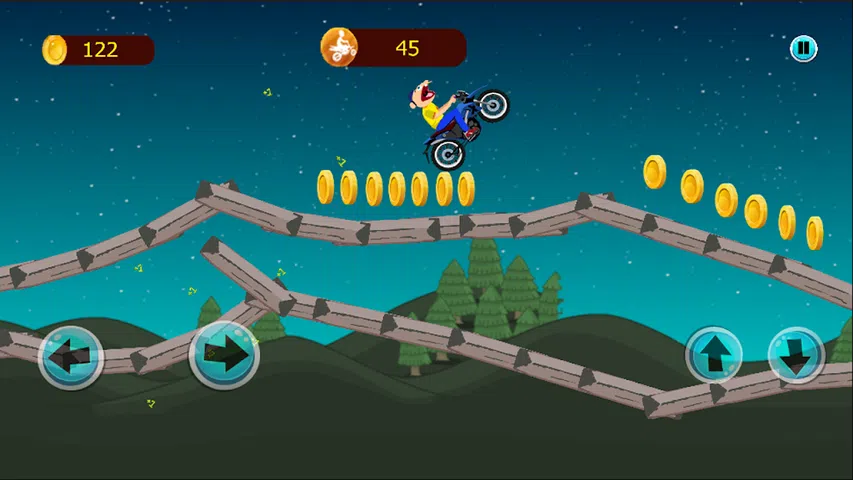Viewport: 853px width, 480px height.
Task: Tap the left arrow control button
Action: click(71, 356)
